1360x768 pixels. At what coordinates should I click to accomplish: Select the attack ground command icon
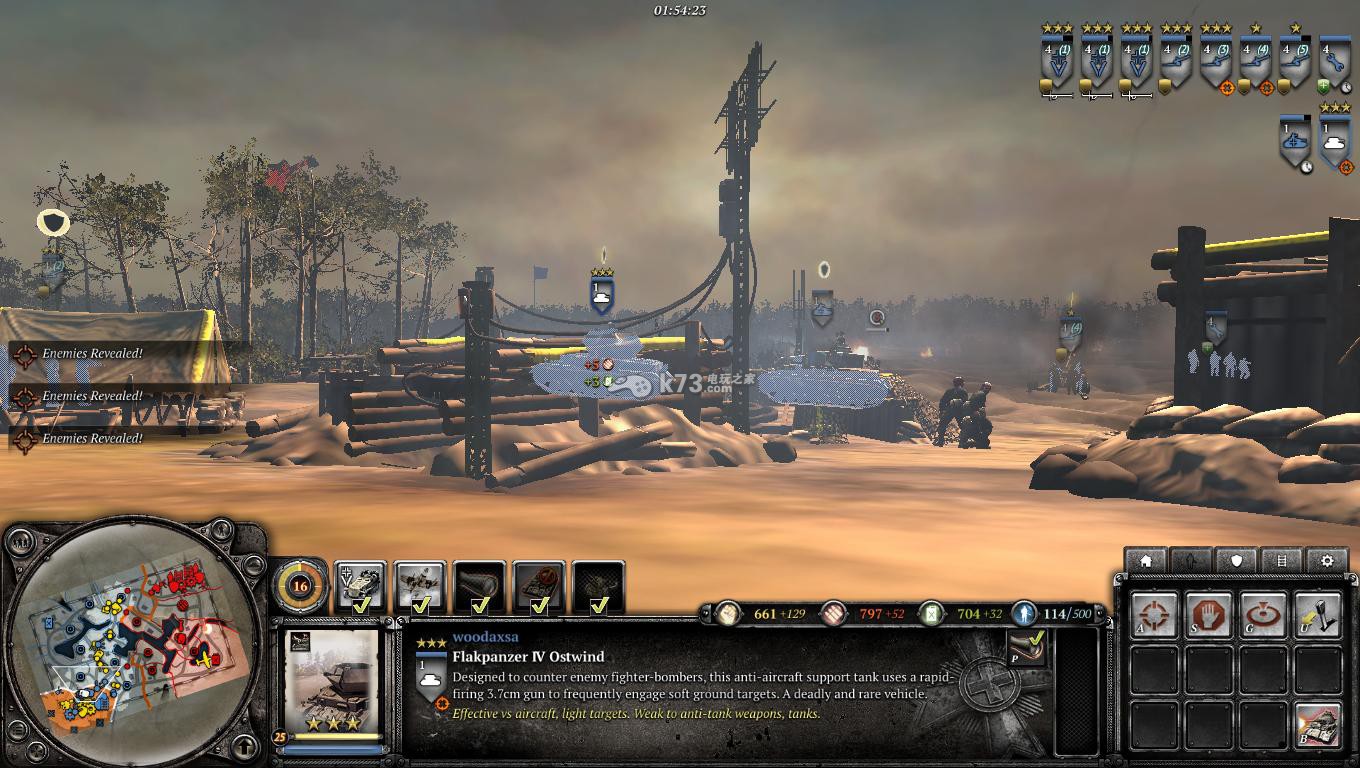[1262, 613]
